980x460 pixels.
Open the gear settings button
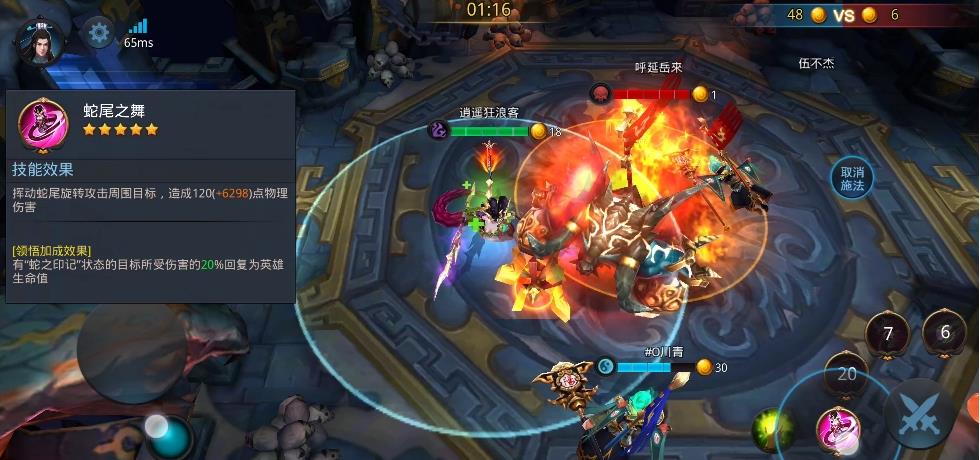point(98,33)
